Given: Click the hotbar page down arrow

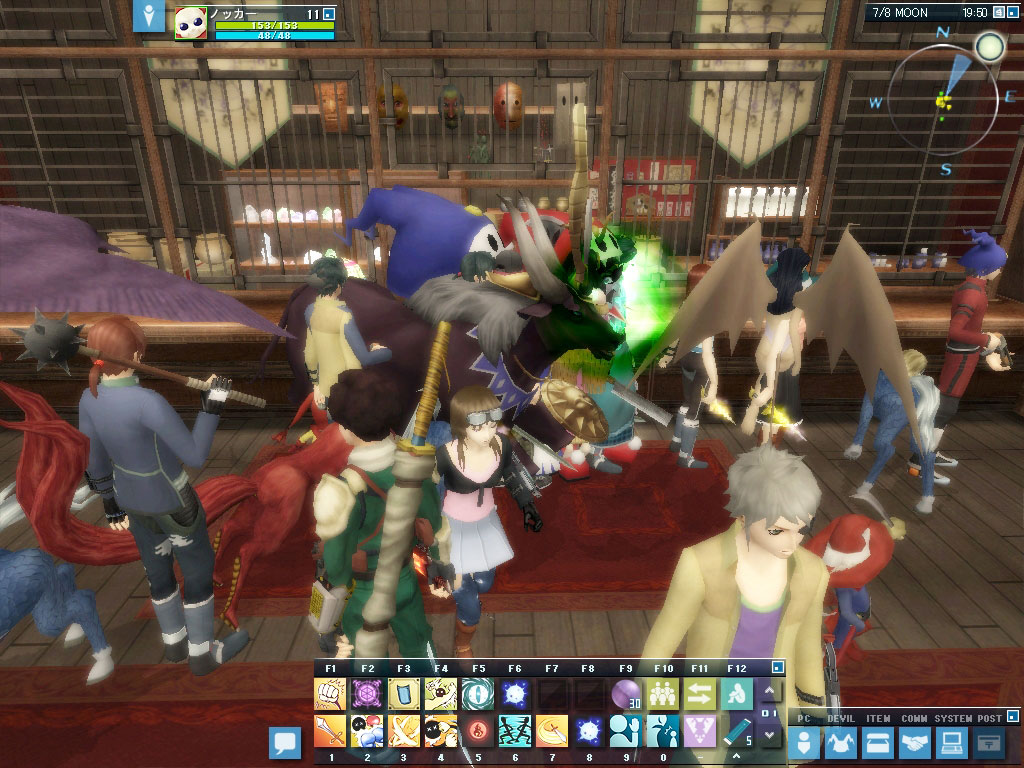Looking at the screenshot, I should coord(768,735).
